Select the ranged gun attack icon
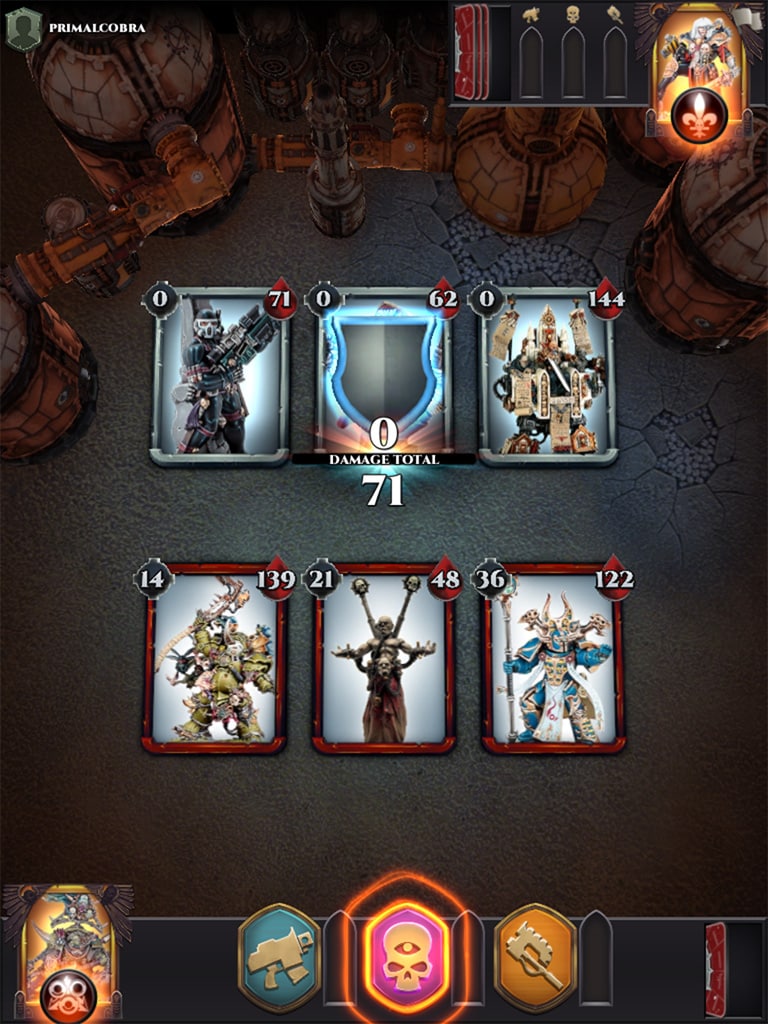768x1024 pixels. pos(280,958)
